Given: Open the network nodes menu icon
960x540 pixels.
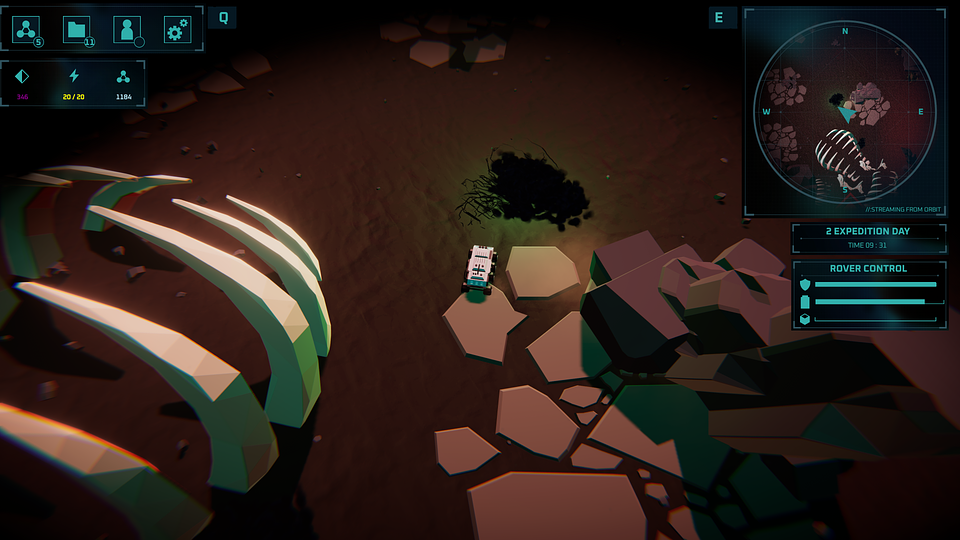Looking at the screenshot, I should [27, 30].
